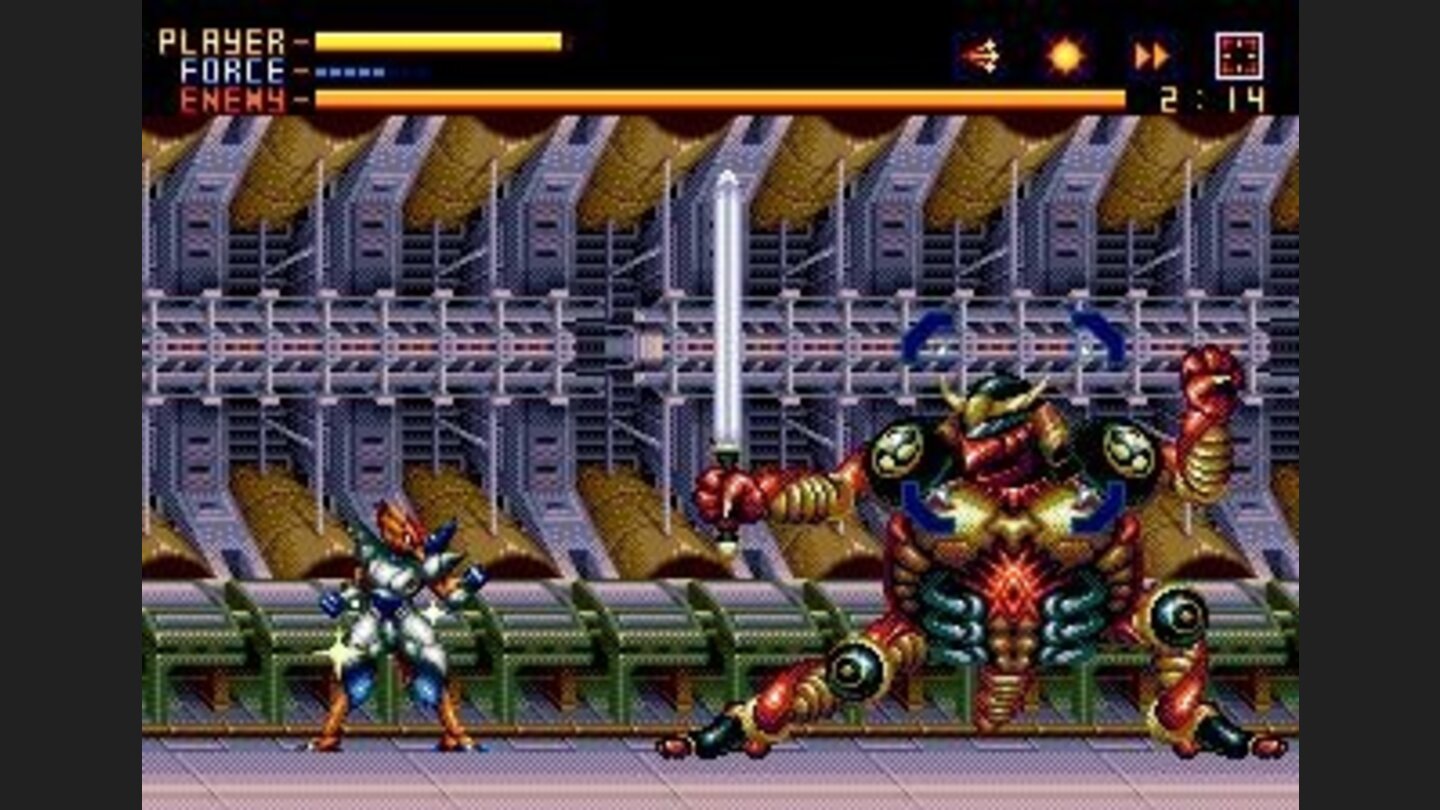Click the timer showing 2:14
This screenshot has width=1440, height=810.
coord(1209,98)
